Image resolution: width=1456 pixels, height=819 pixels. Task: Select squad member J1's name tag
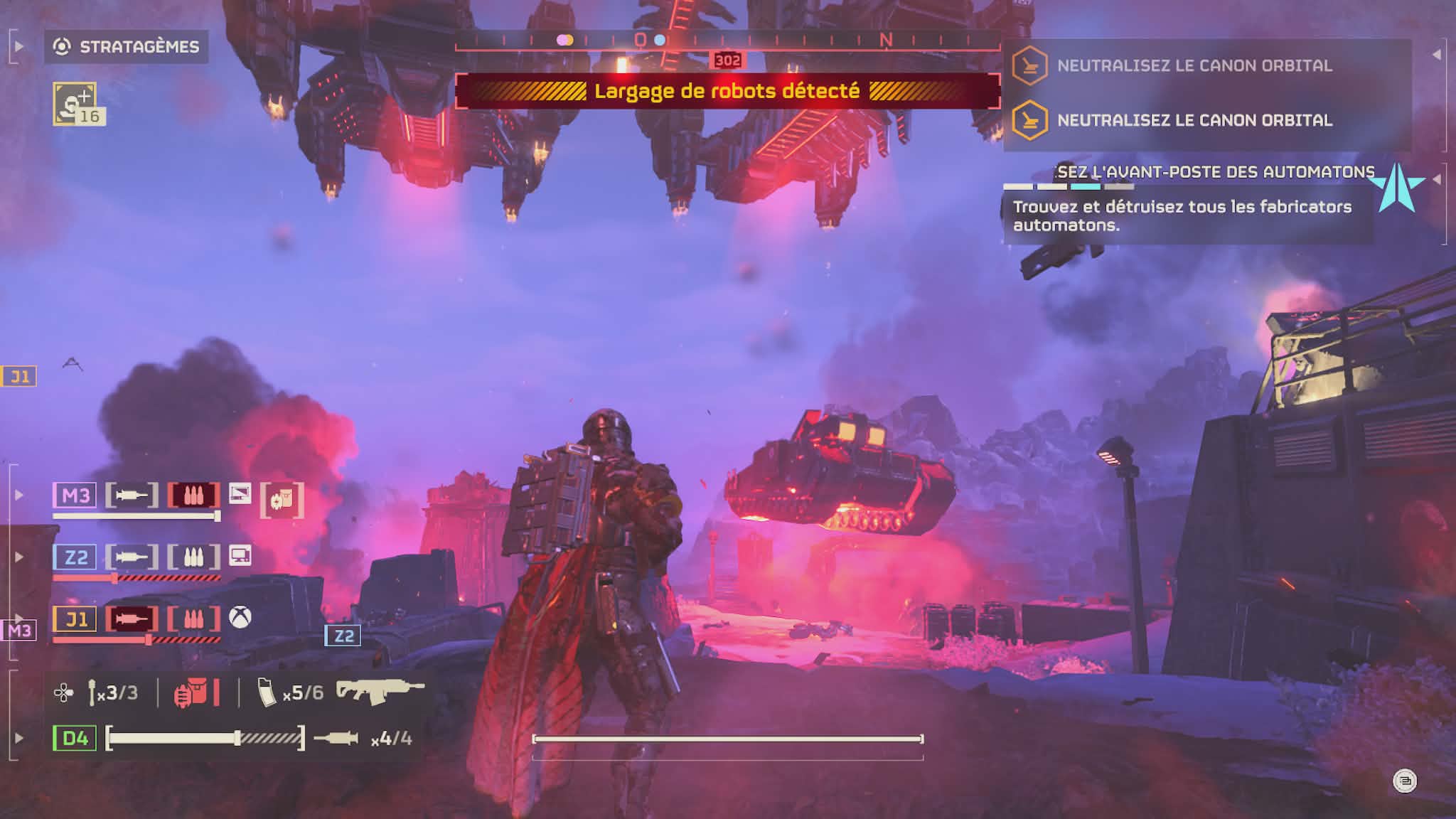pos(75,619)
